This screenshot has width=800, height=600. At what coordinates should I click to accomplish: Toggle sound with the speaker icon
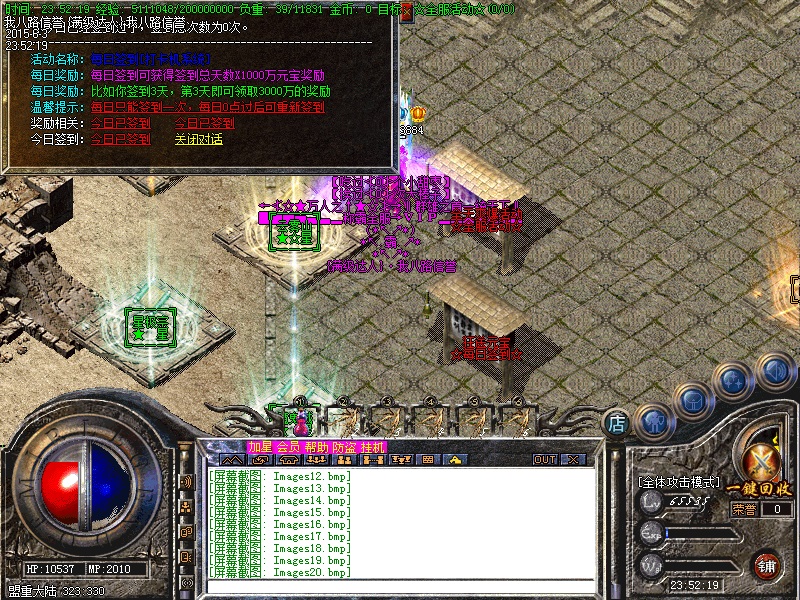(x=774, y=371)
